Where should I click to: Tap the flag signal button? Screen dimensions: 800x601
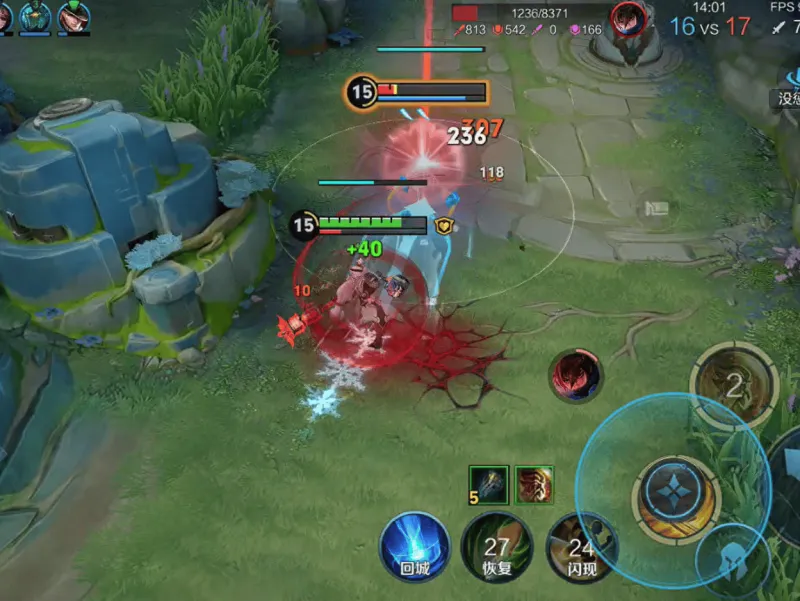click(655, 208)
